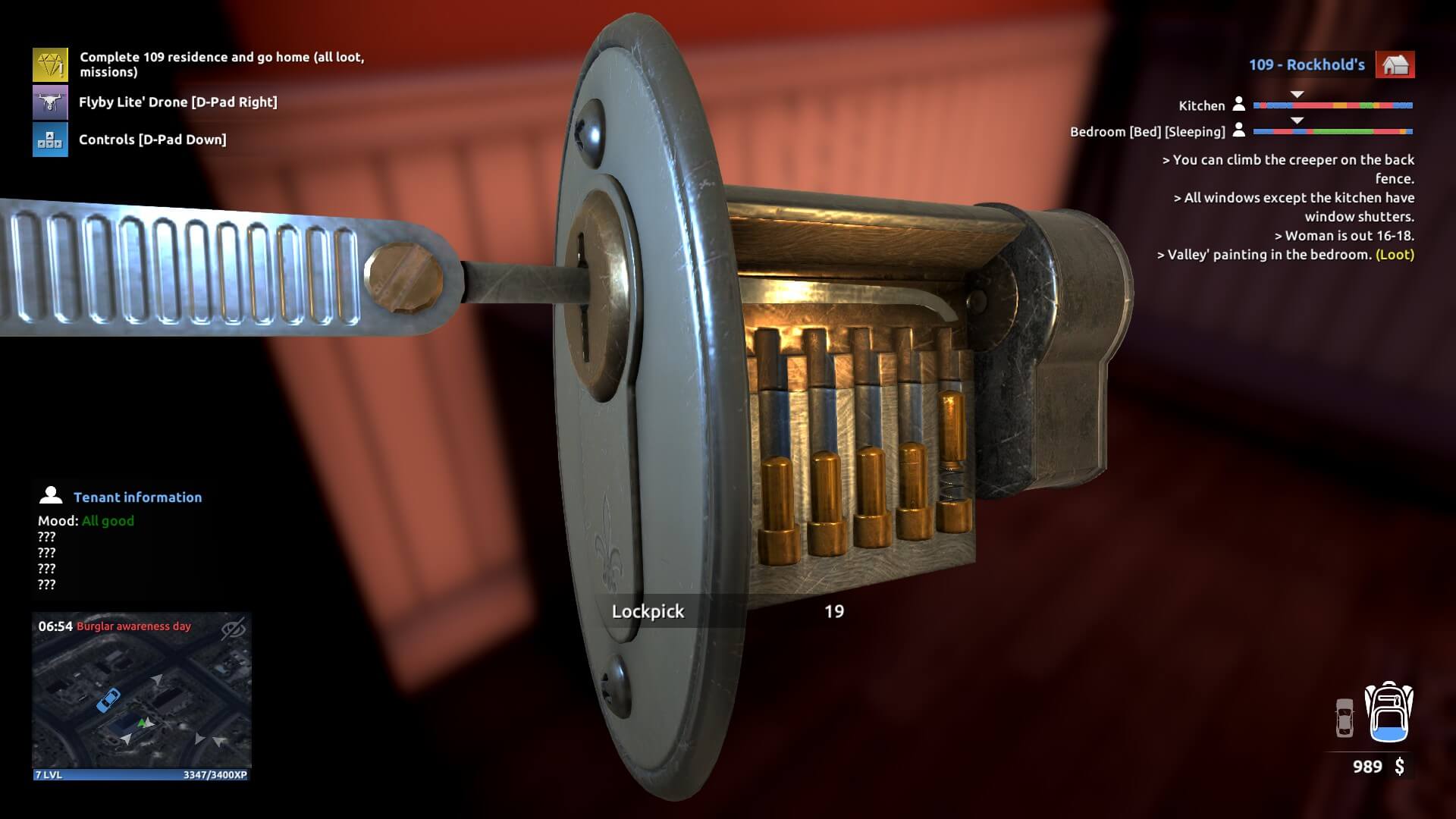Select the car trunk storage icon
This screenshot has height=819, width=1456.
tap(1344, 717)
